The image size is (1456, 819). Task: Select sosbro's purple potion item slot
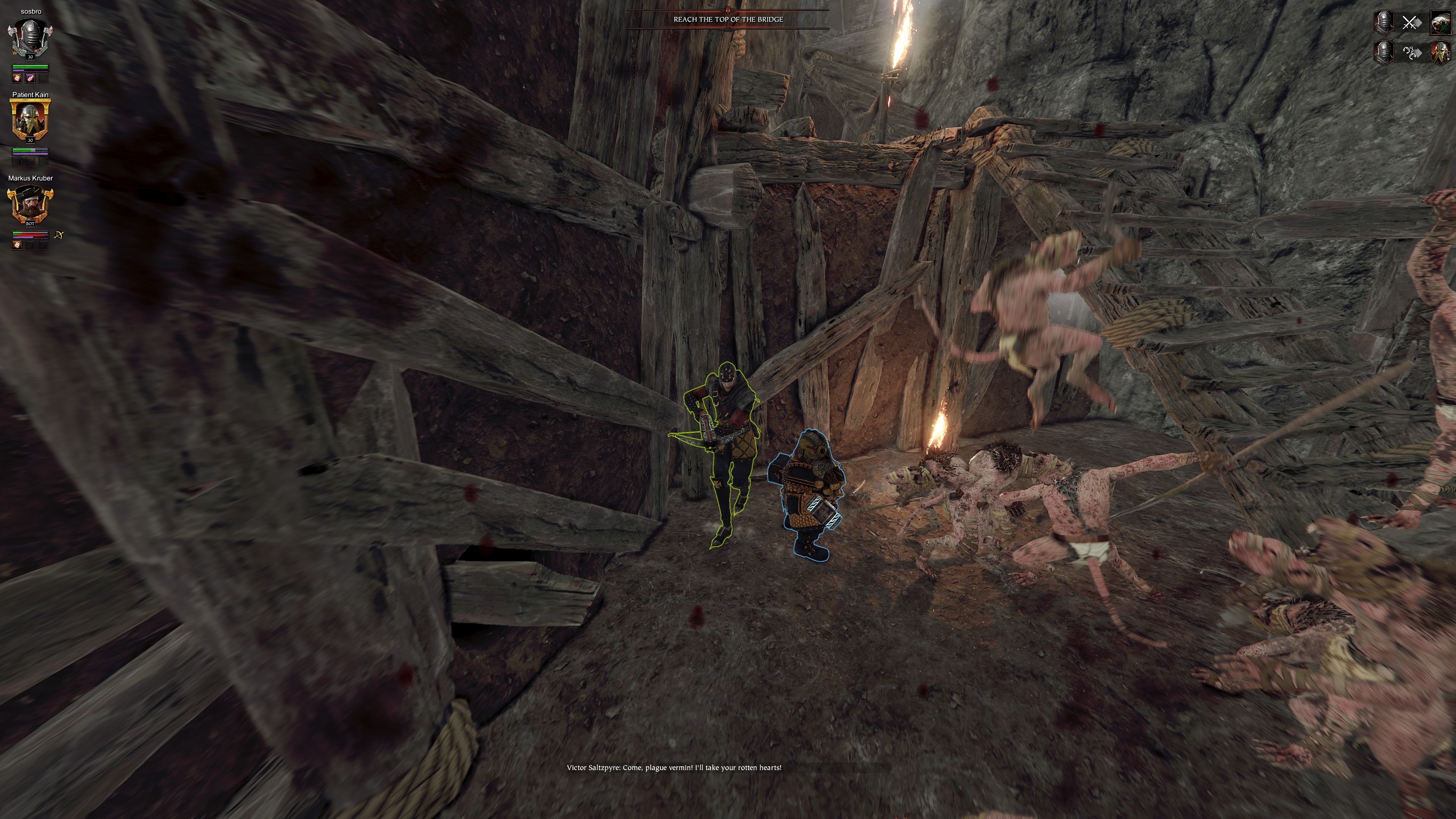[x=30, y=78]
